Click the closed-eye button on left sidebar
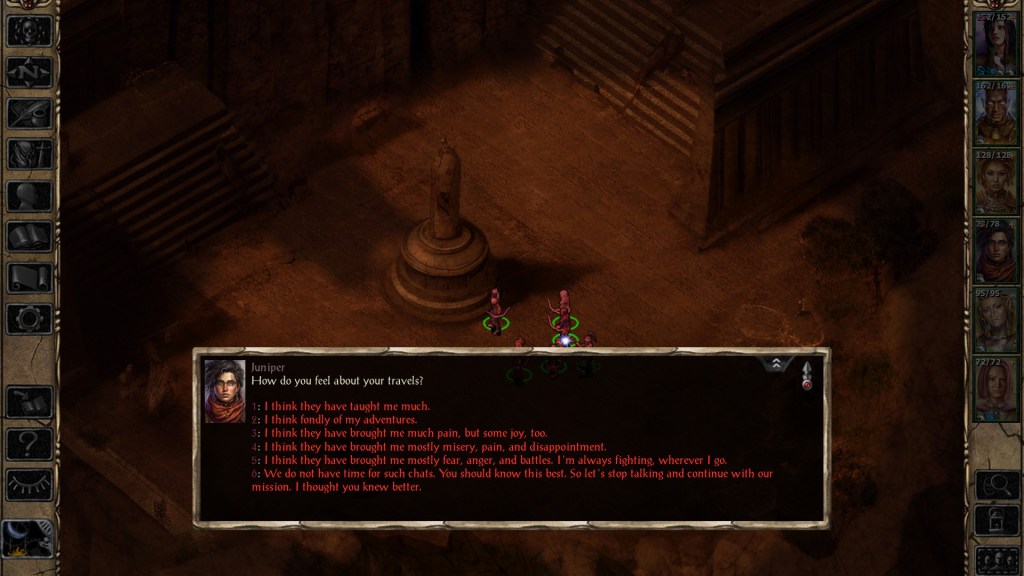 (x=29, y=484)
